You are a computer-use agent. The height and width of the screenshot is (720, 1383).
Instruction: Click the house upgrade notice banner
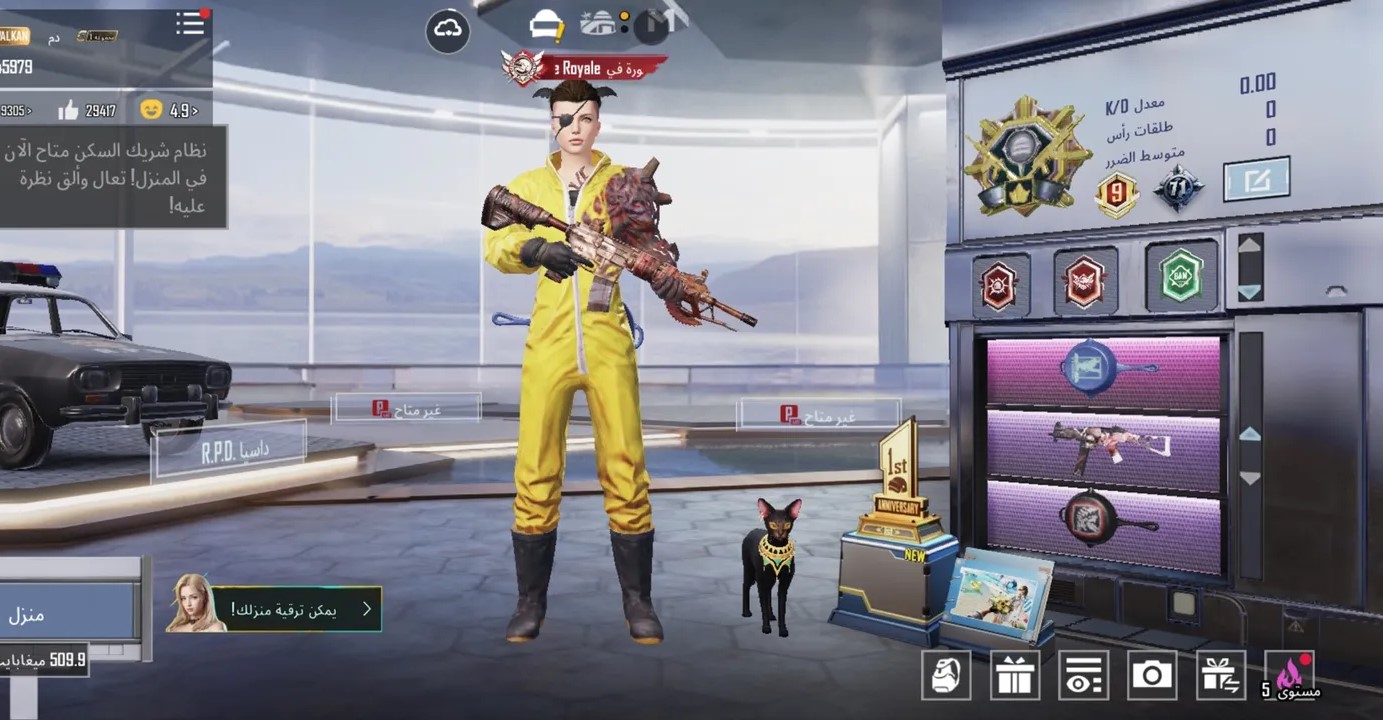tap(274, 608)
